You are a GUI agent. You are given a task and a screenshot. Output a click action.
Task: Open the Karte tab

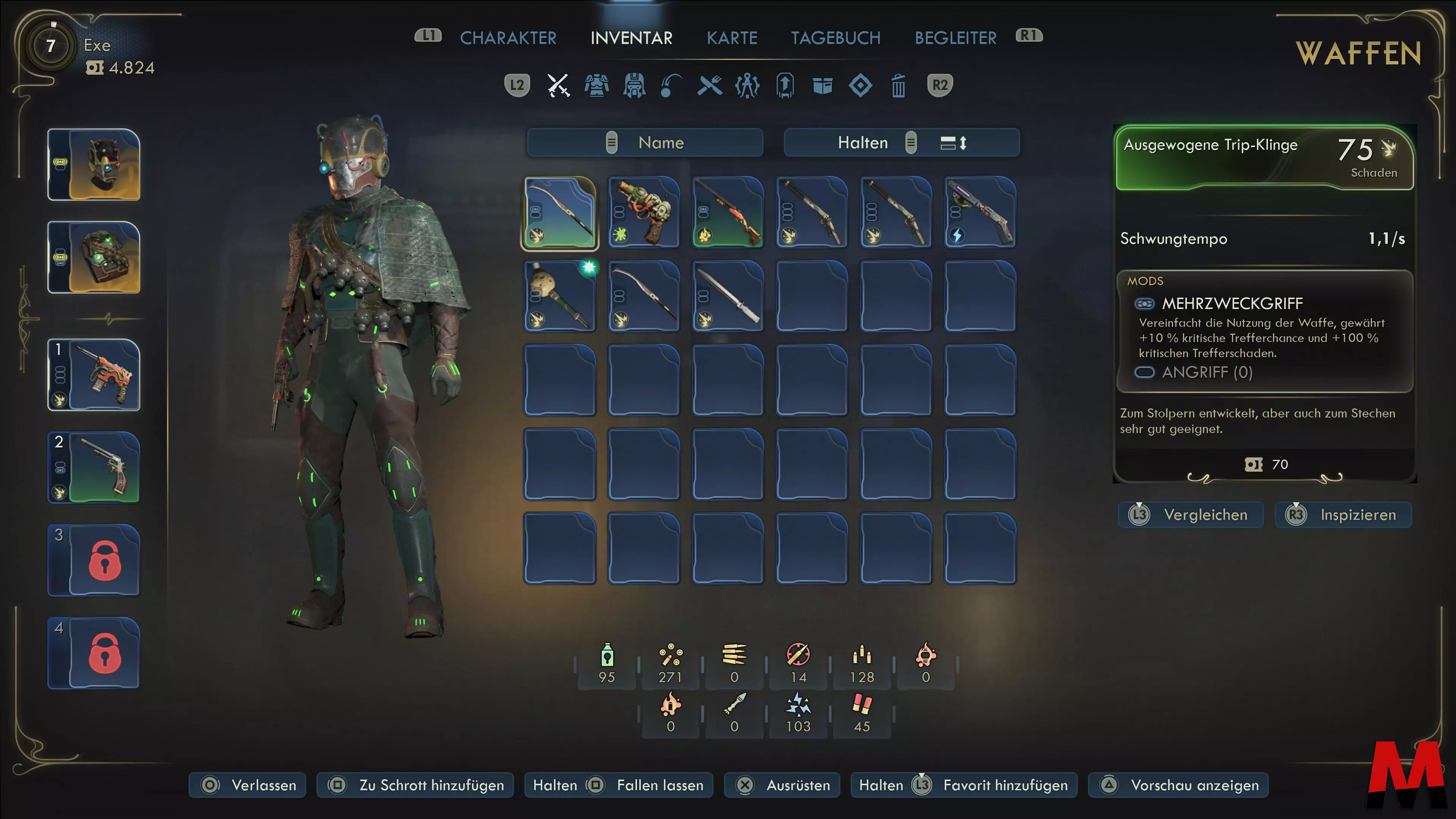click(731, 38)
